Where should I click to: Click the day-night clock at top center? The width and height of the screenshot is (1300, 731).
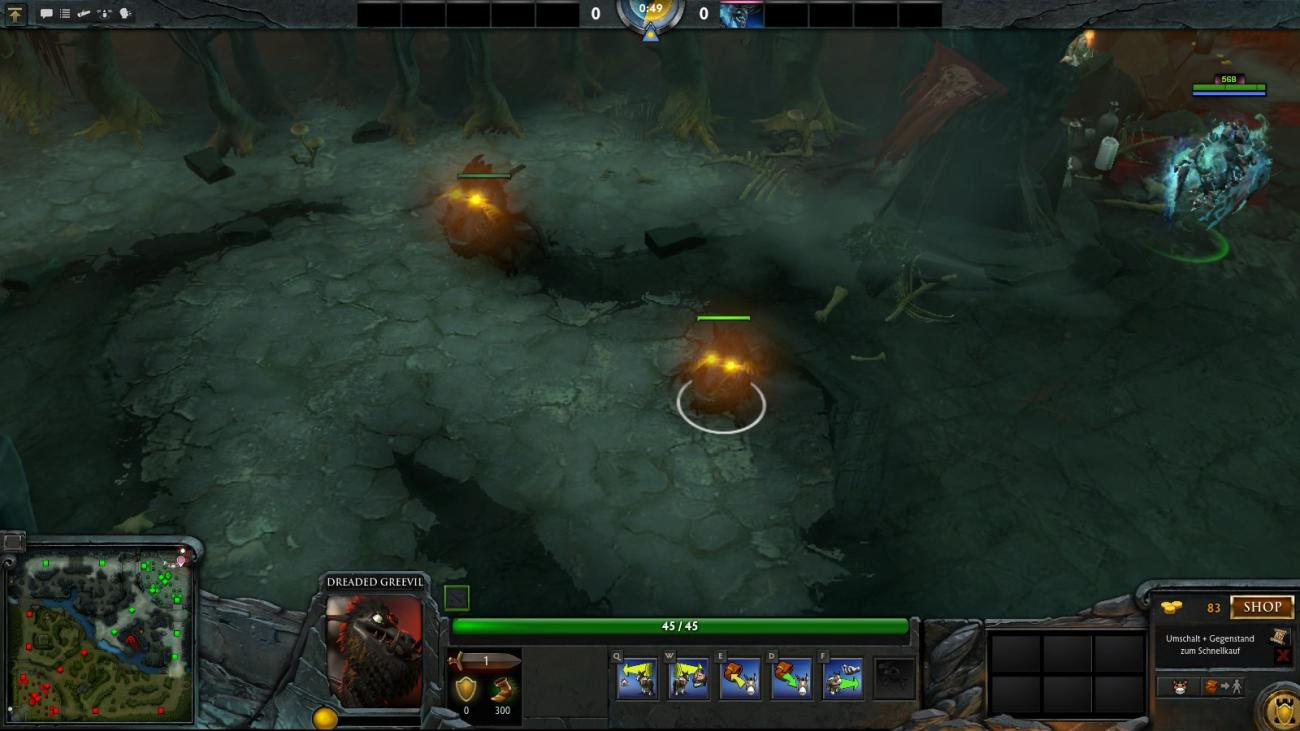(650, 12)
